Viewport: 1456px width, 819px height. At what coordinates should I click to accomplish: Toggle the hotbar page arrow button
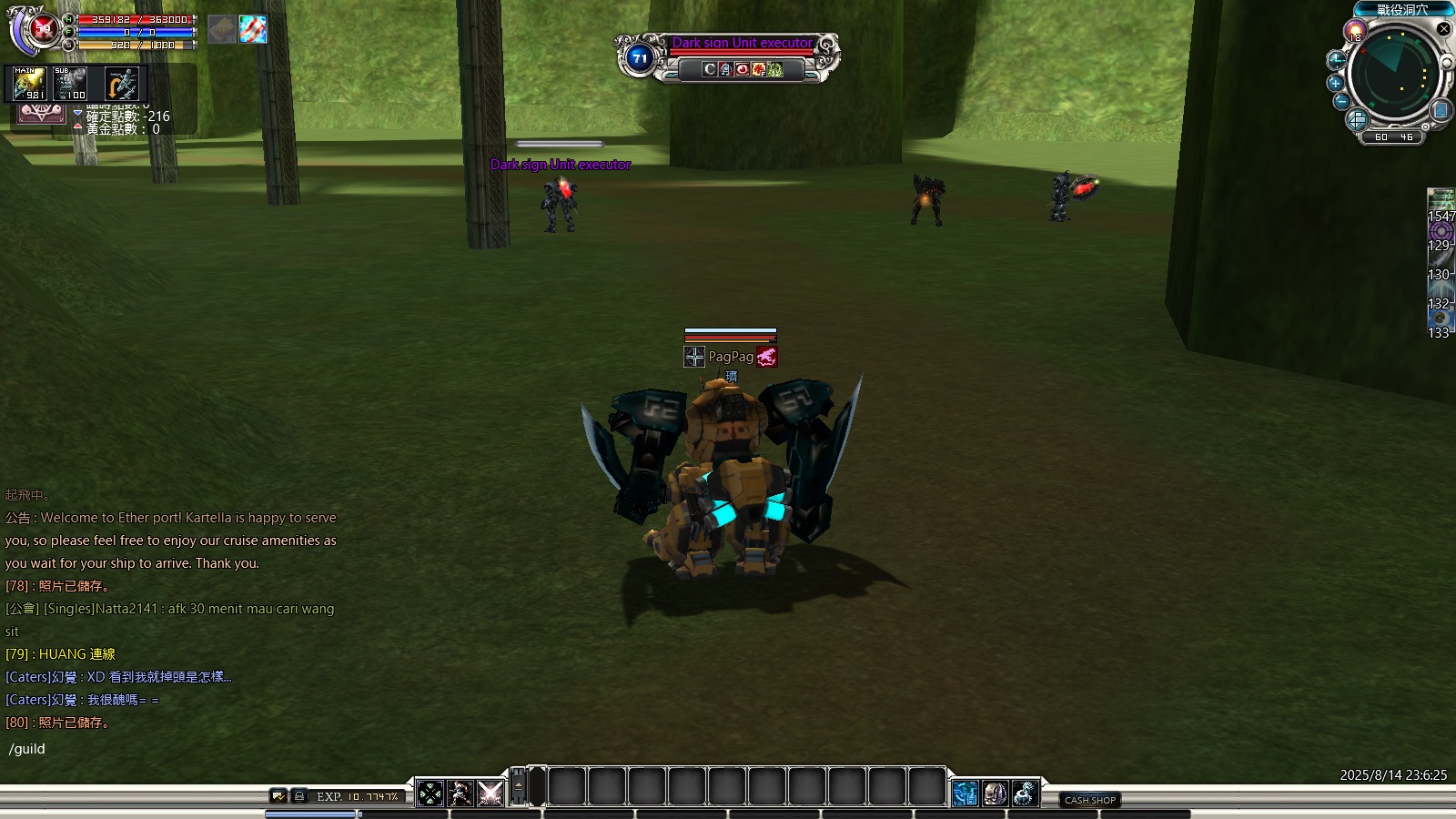pos(519,786)
